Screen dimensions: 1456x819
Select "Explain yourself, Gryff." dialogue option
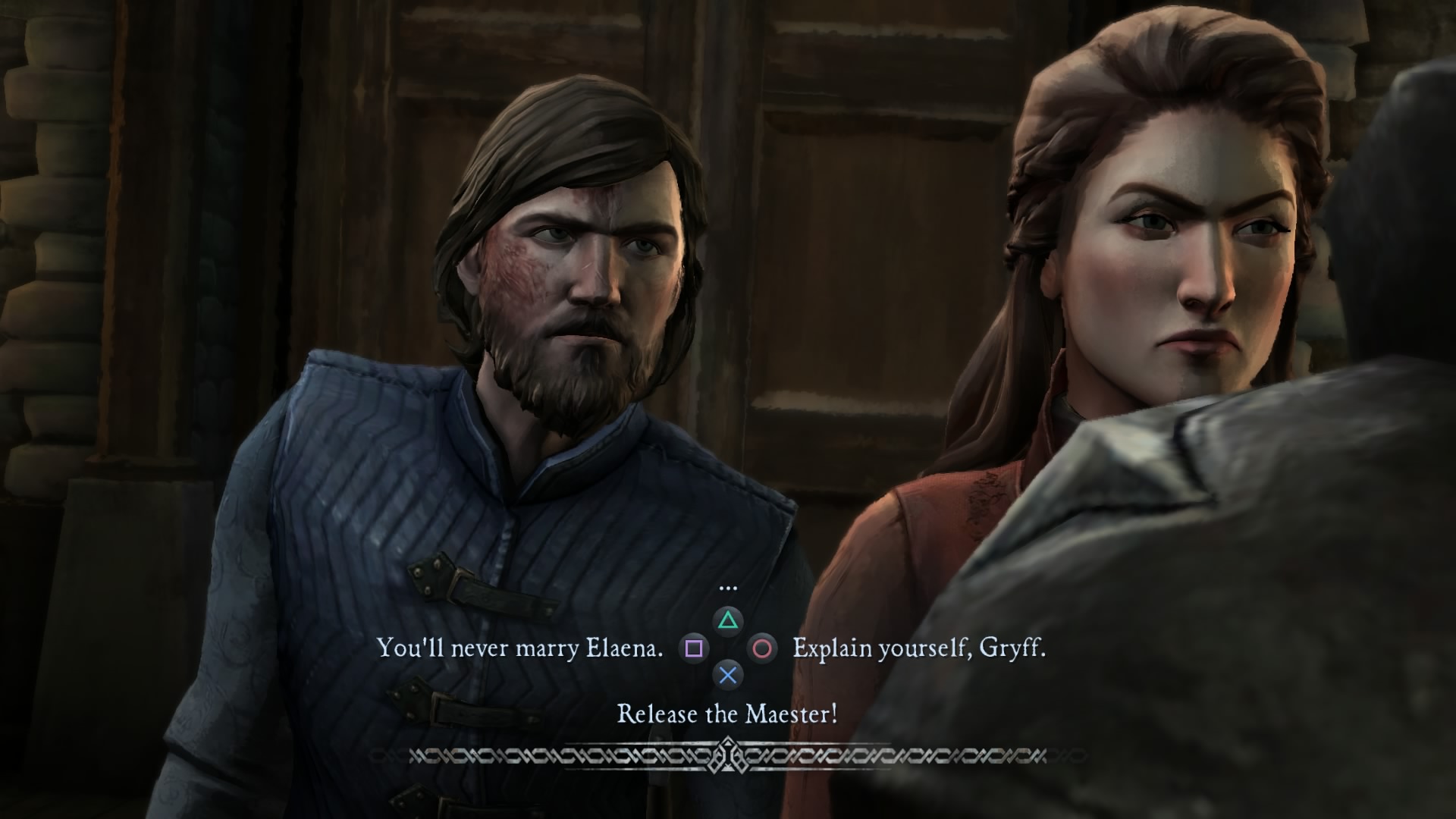(x=918, y=648)
